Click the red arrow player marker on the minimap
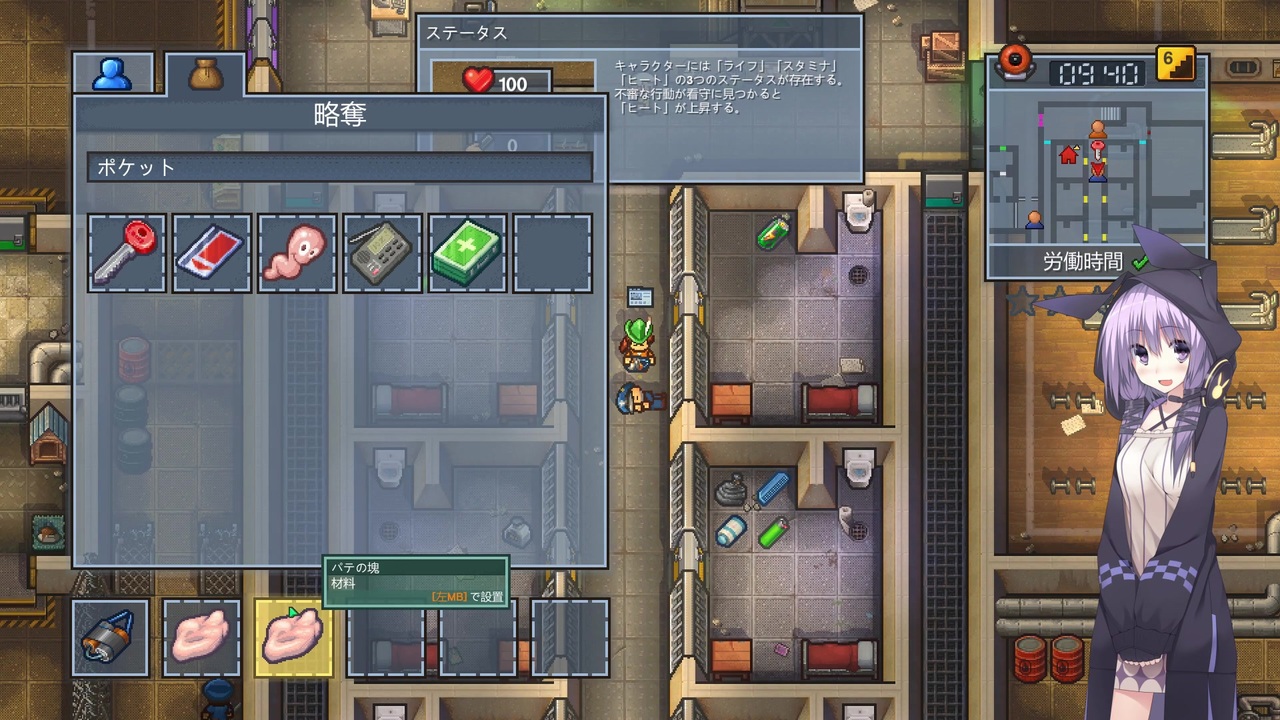This screenshot has width=1280, height=720. pyautogui.click(x=1097, y=168)
